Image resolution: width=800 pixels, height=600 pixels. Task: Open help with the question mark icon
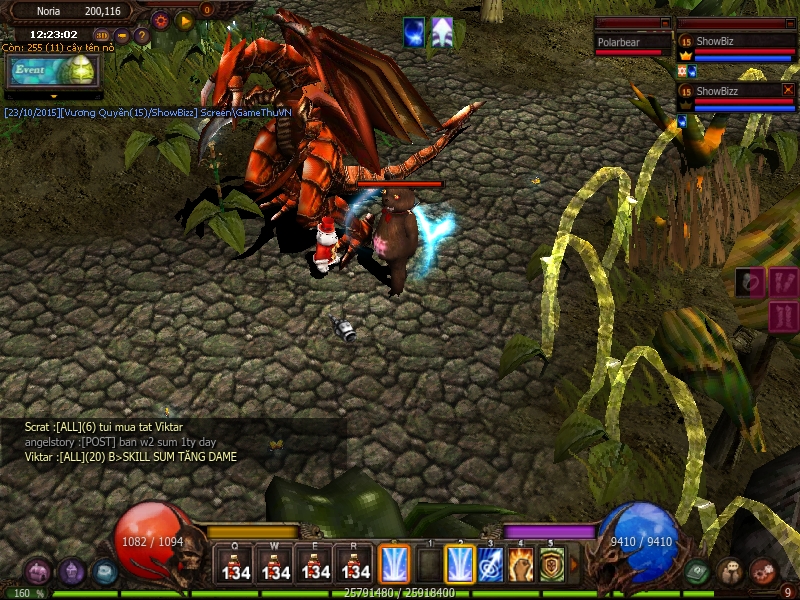(142, 36)
